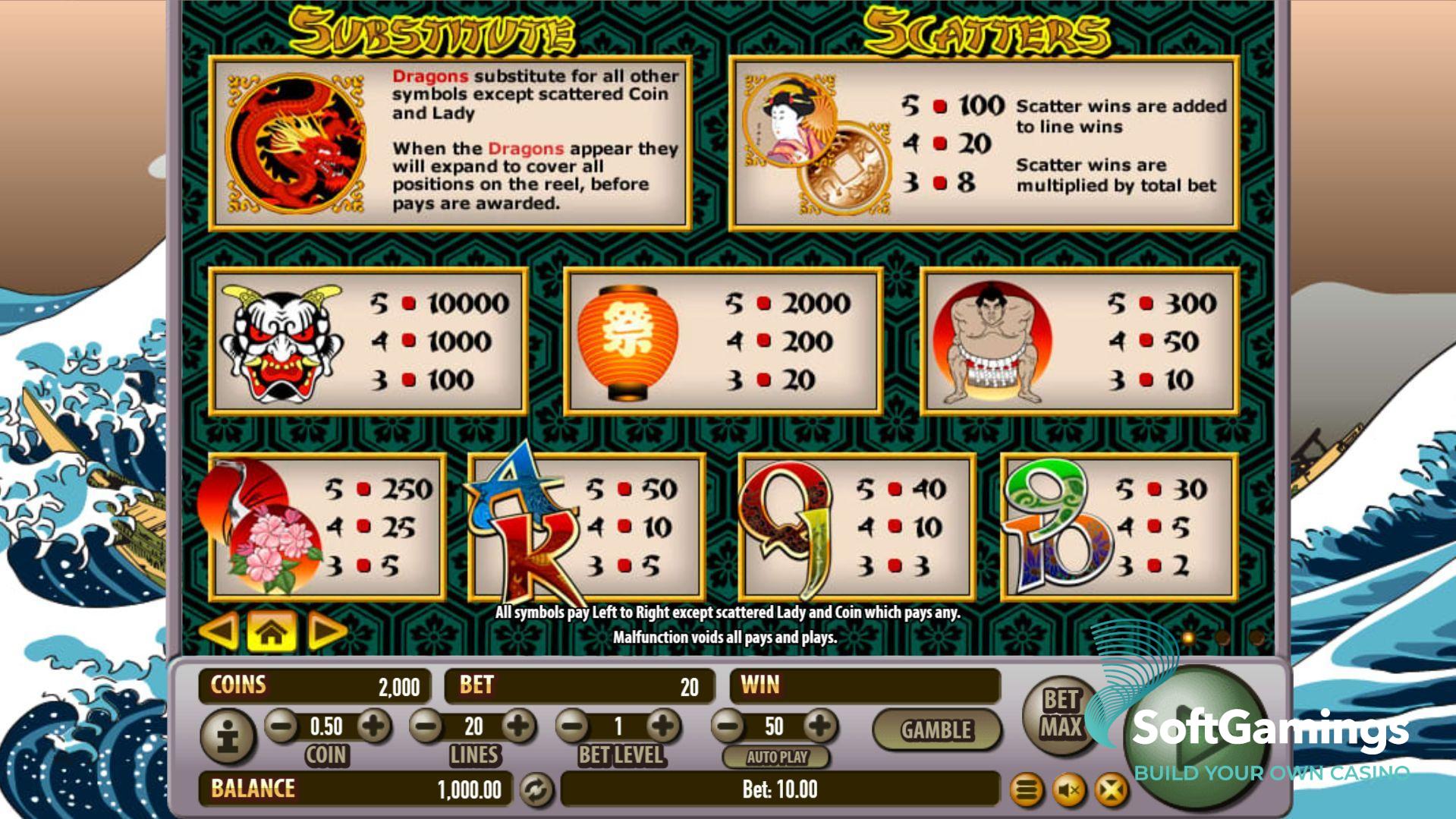
Task: Decrease the auto play count
Action: pyautogui.click(x=728, y=726)
